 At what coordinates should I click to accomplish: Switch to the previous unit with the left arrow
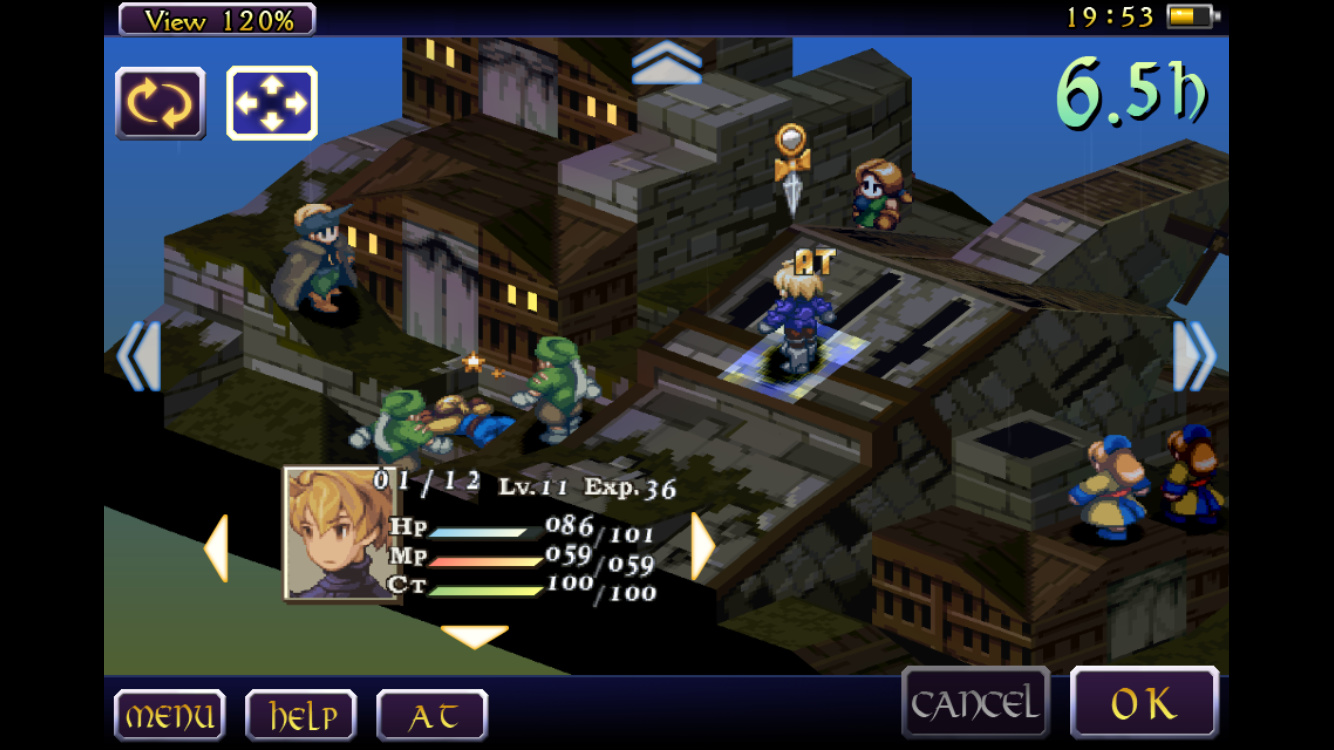pyautogui.click(x=216, y=547)
